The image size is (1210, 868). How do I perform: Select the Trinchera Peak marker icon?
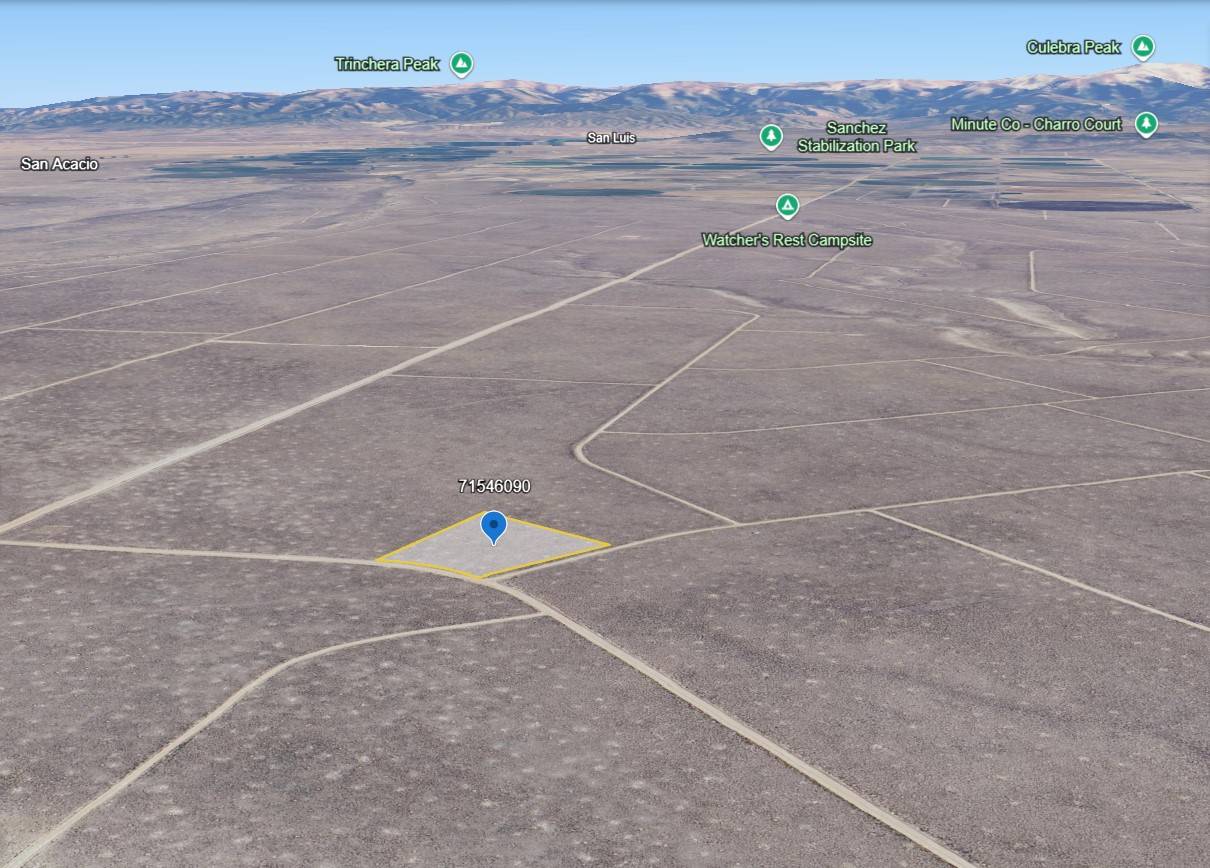pyautogui.click(x=461, y=65)
